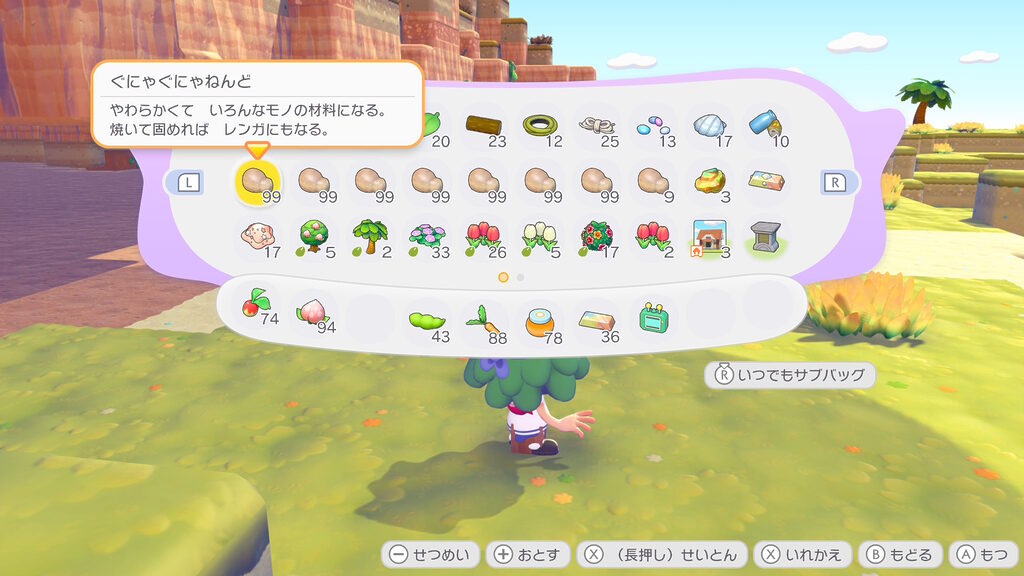
Task: Select the clay stack of 9
Action: (x=654, y=181)
